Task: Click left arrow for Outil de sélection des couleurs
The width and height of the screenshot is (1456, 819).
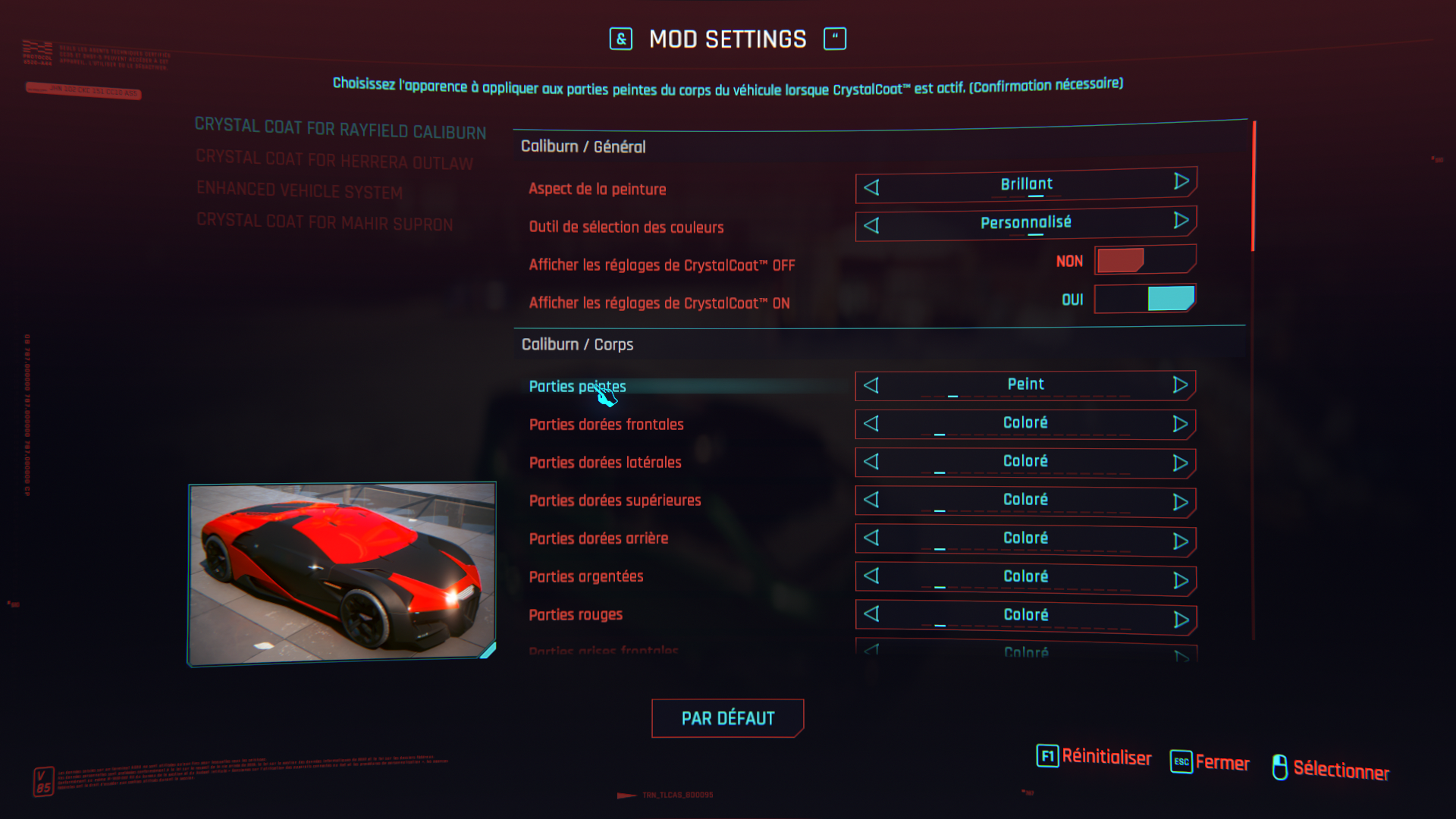Action: click(x=871, y=226)
